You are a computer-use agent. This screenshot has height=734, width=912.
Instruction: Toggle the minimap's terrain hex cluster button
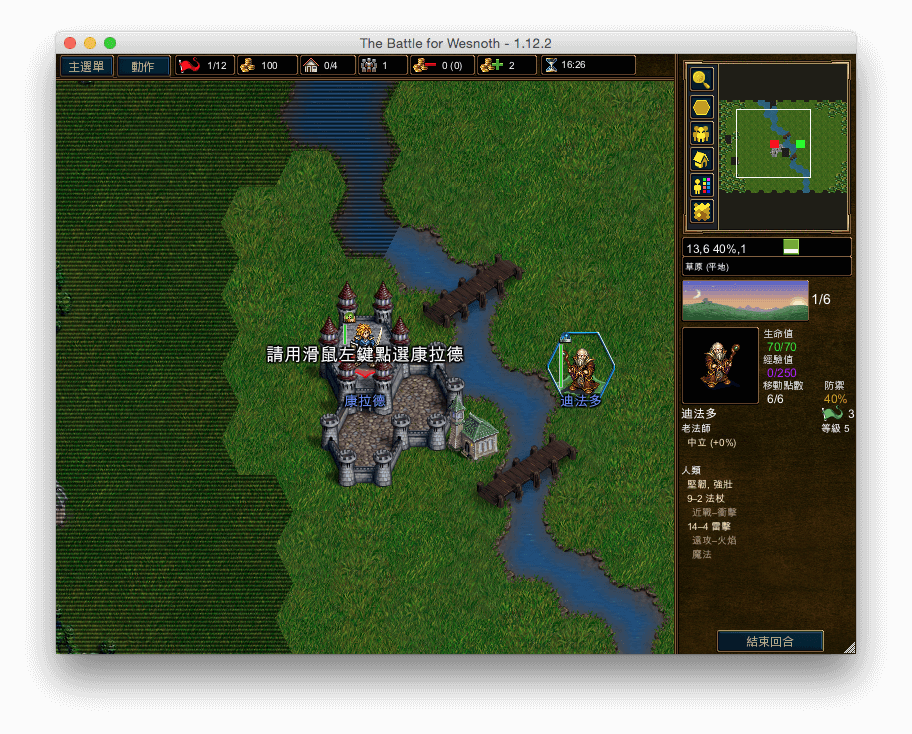tap(702, 211)
